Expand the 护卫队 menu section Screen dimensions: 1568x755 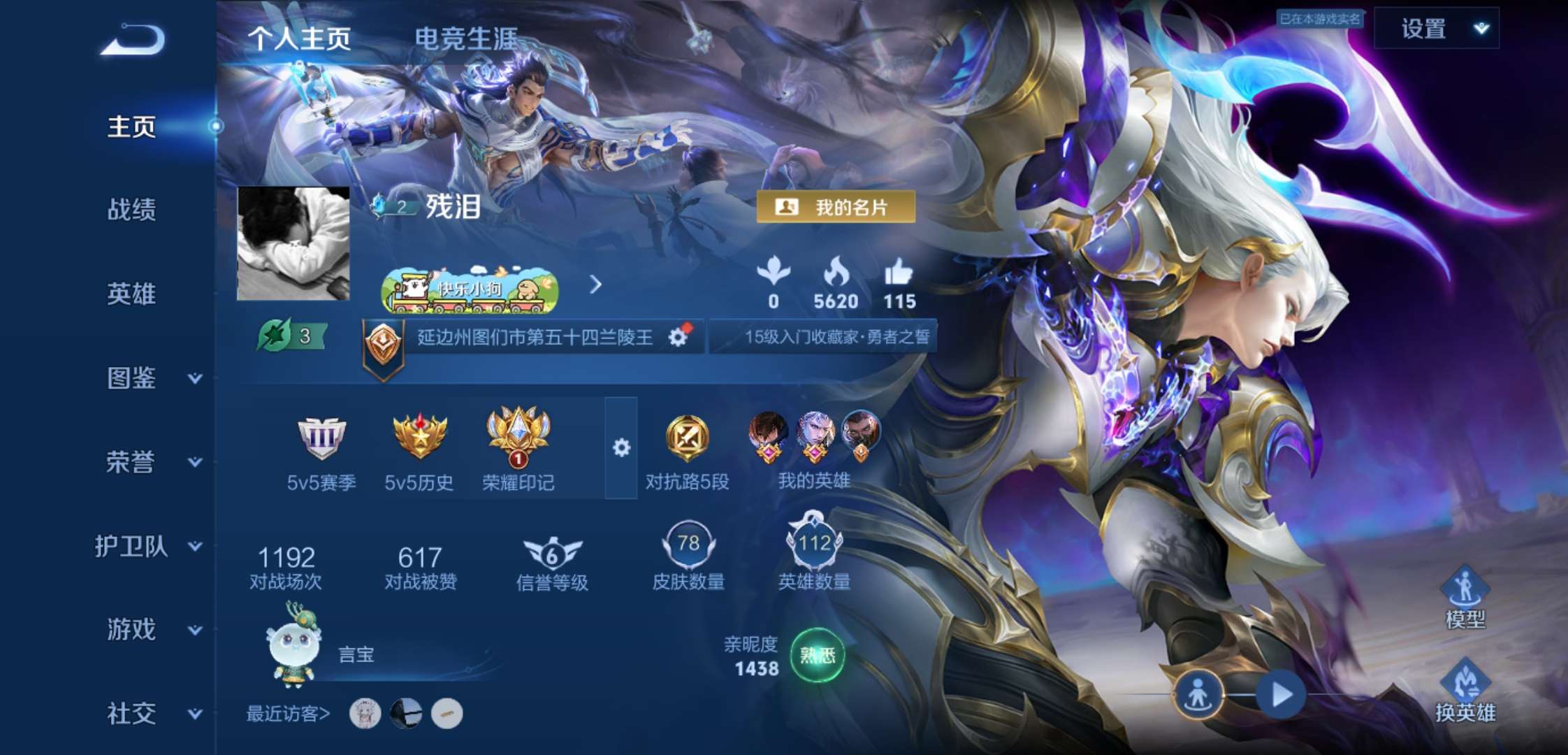pos(148,546)
